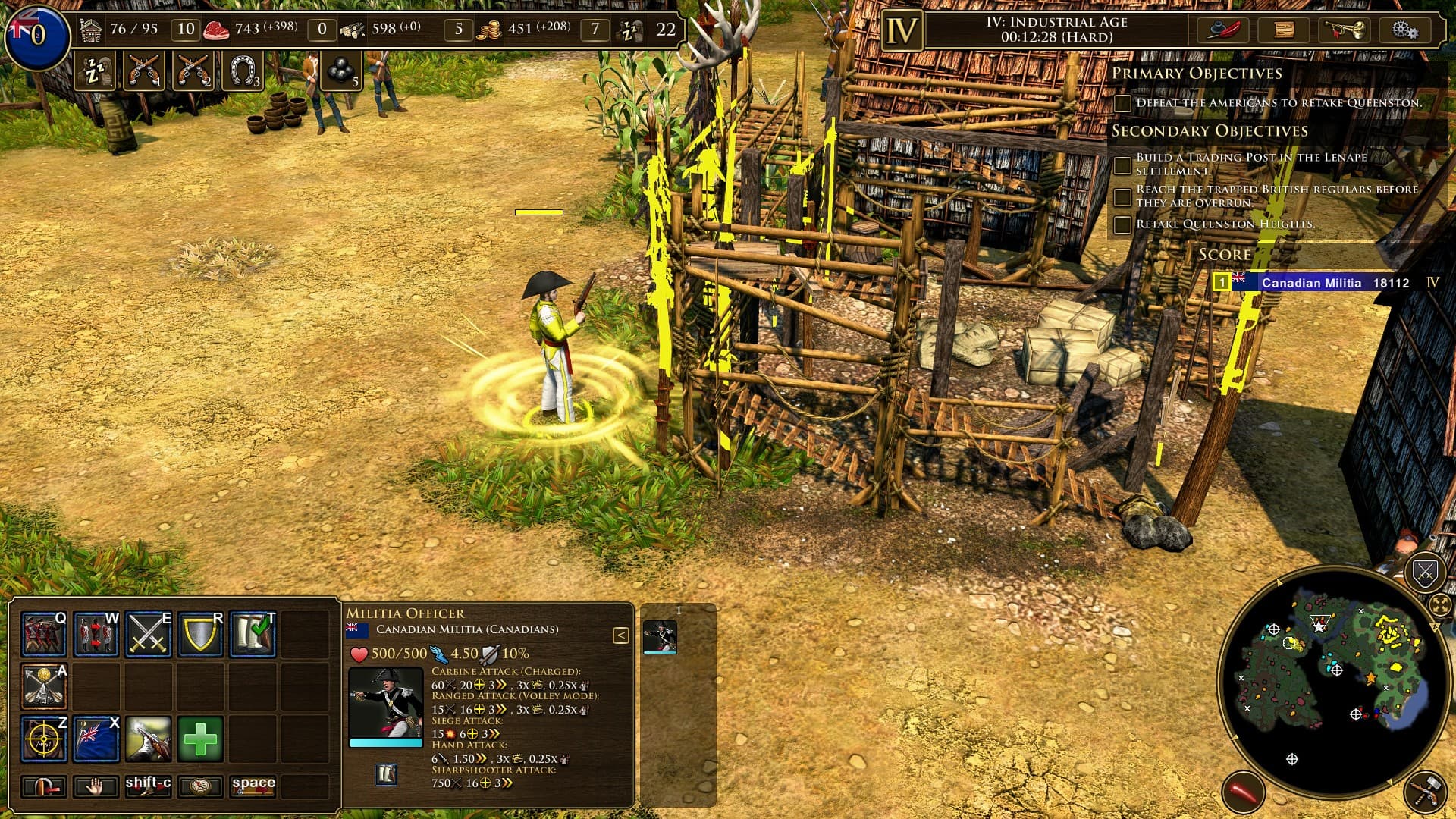1456x819 pixels.
Task: Choose the shield defend stance
Action: click(x=200, y=634)
